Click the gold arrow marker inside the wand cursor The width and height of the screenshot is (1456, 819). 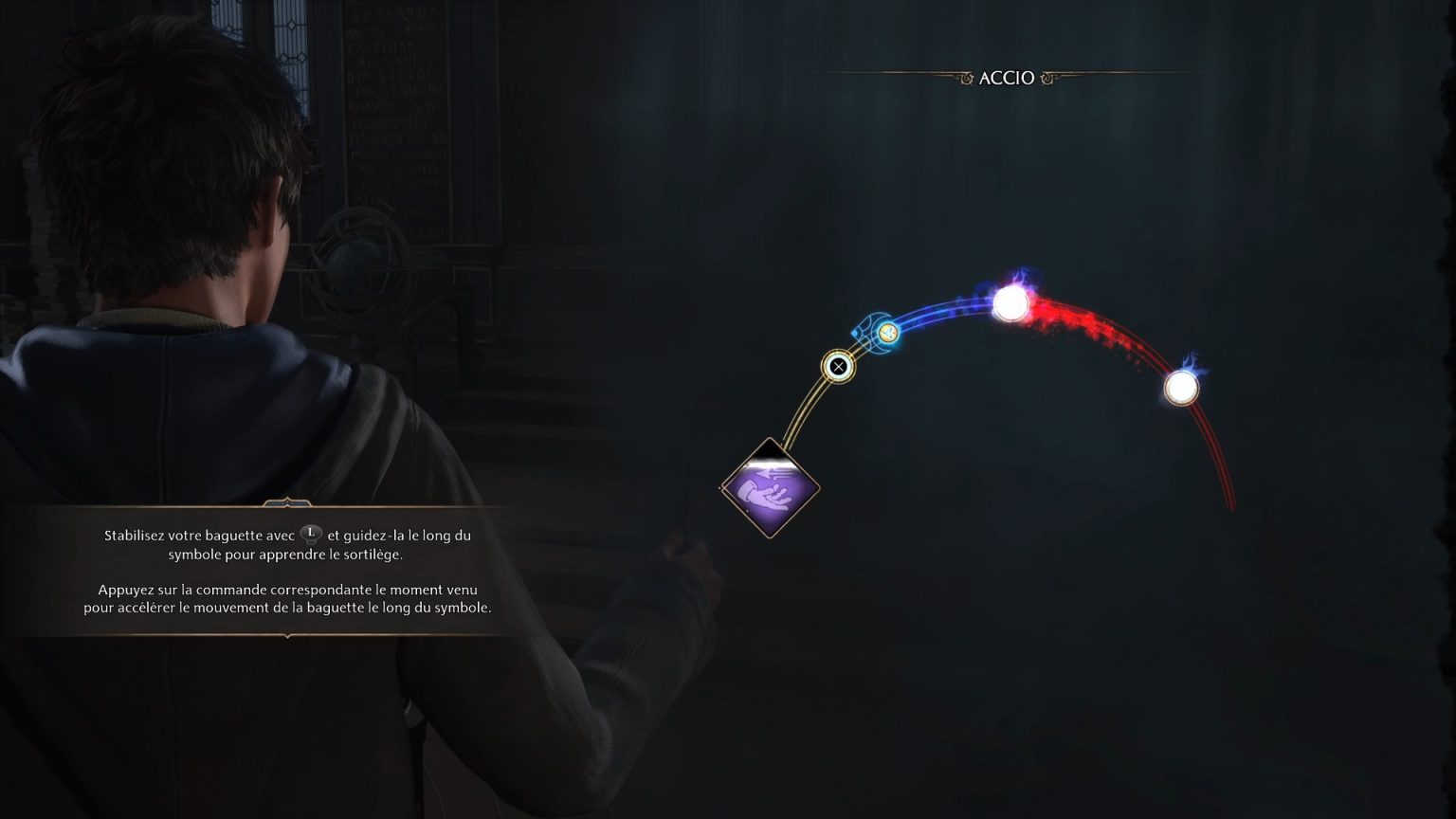(x=888, y=334)
